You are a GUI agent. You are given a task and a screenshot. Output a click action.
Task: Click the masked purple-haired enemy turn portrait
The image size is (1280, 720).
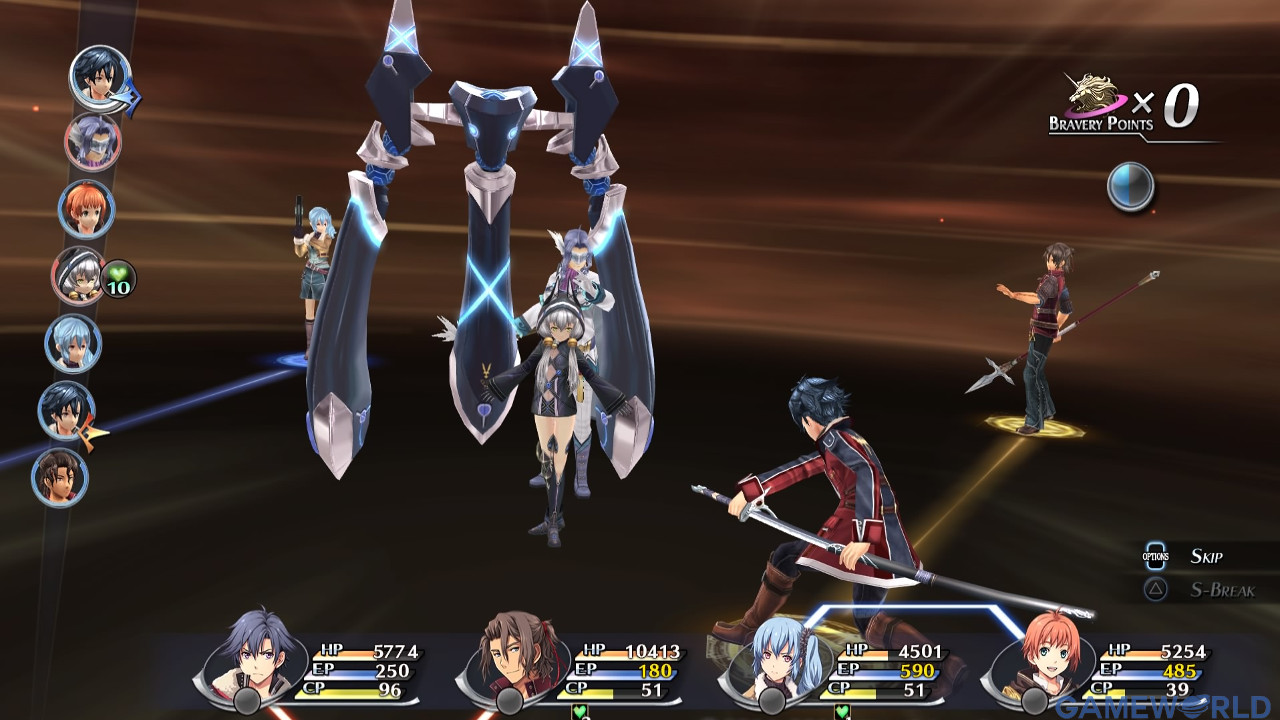[x=93, y=142]
